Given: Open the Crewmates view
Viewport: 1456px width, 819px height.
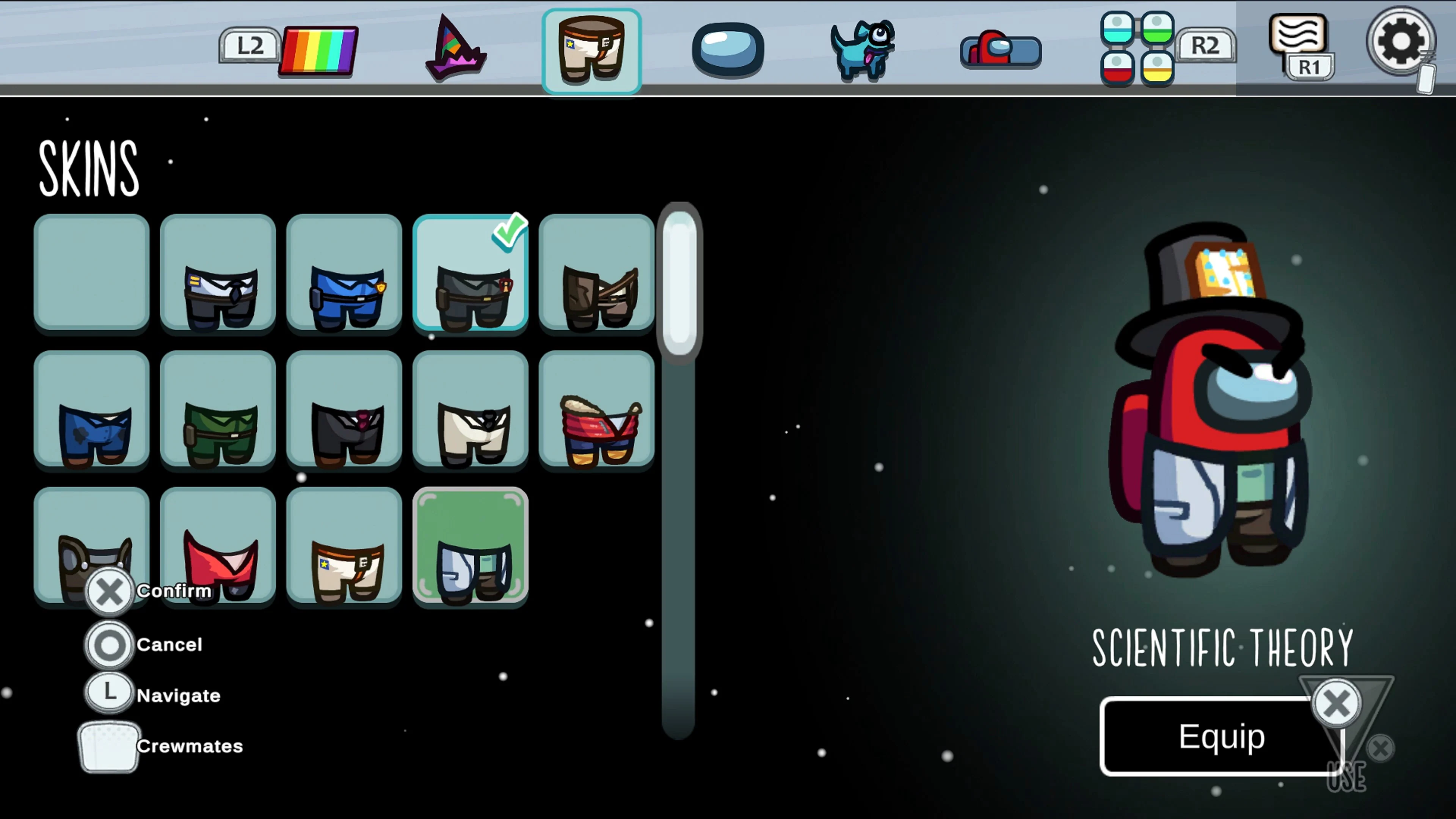Looking at the screenshot, I should (109, 746).
